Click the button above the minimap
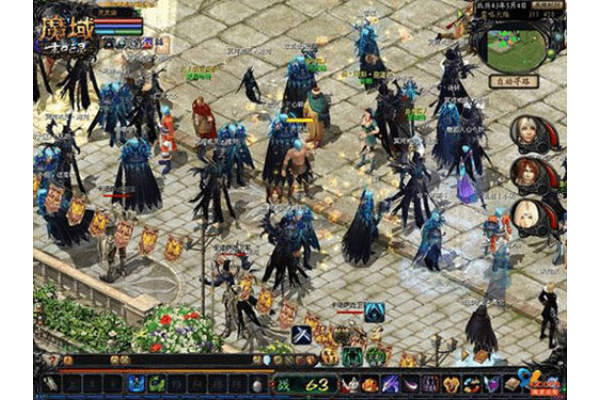This screenshot has height=400, width=600. (x=546, y=5)
